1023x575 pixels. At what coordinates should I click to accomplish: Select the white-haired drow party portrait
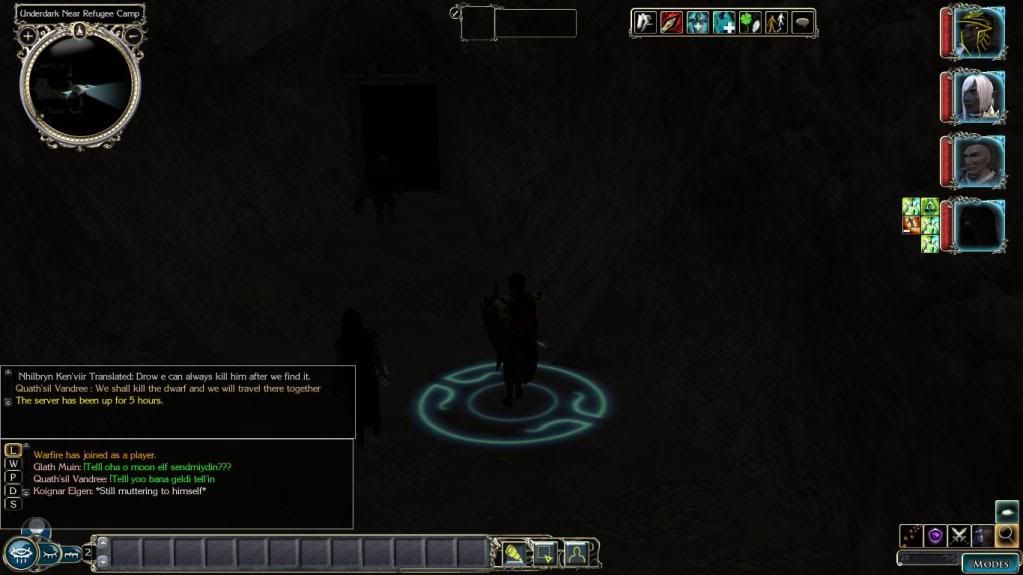(978, 97)
